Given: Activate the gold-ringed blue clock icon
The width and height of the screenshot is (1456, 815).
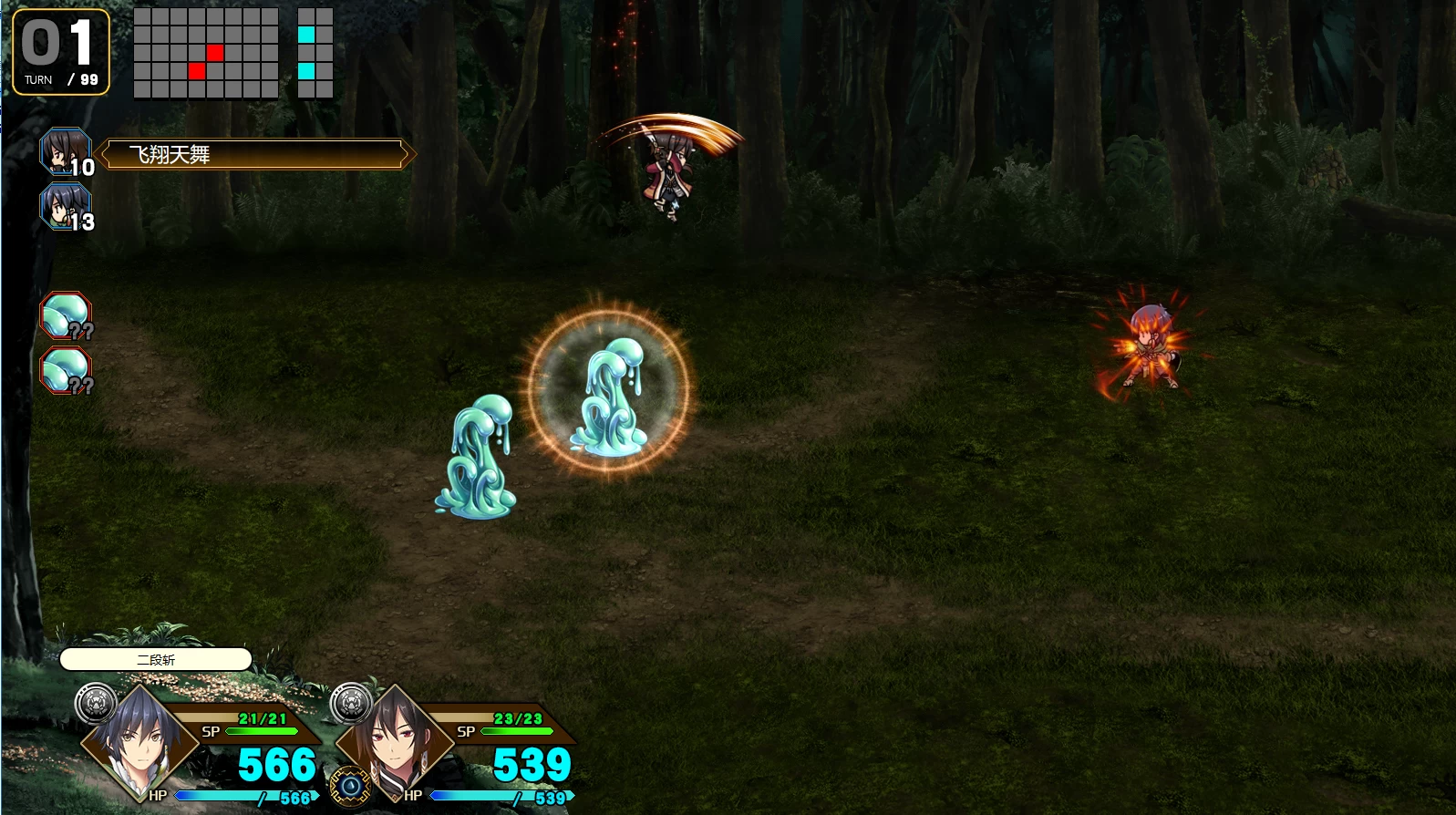Looking at the screenshot, I should (x=350, y=786).
